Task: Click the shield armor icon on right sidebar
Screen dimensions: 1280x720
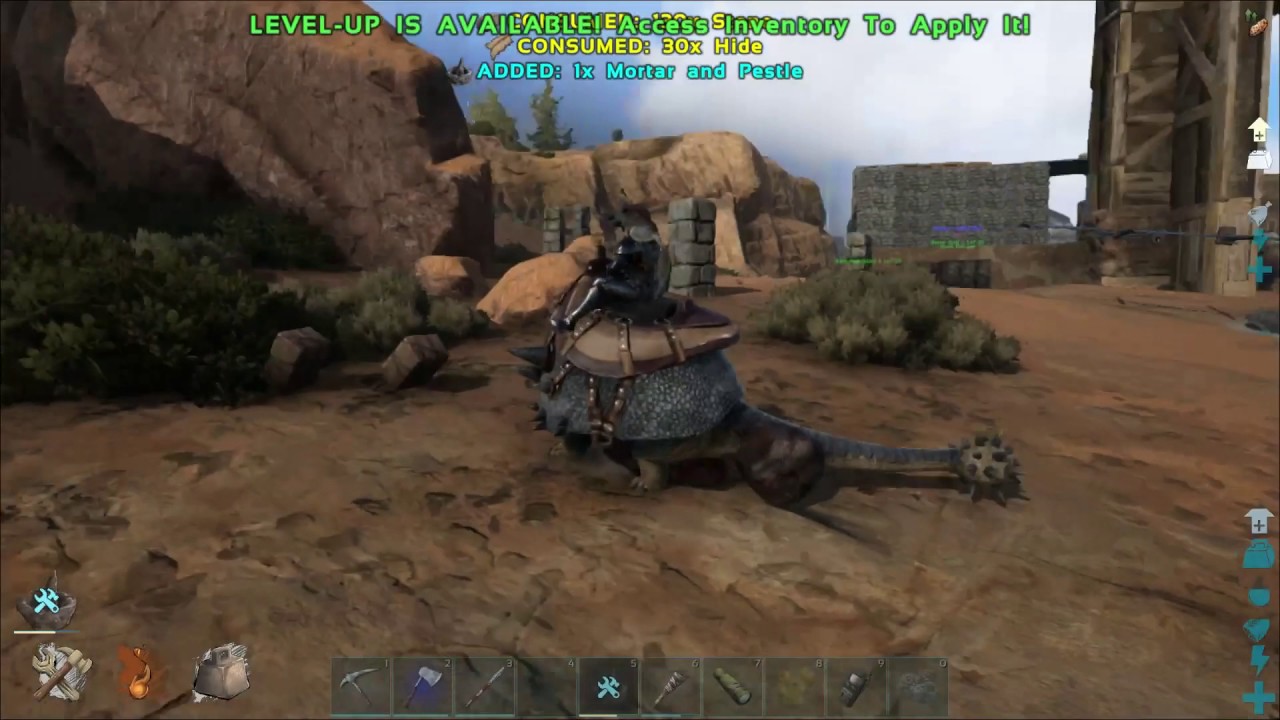Action: click(x=1258, y=627)
